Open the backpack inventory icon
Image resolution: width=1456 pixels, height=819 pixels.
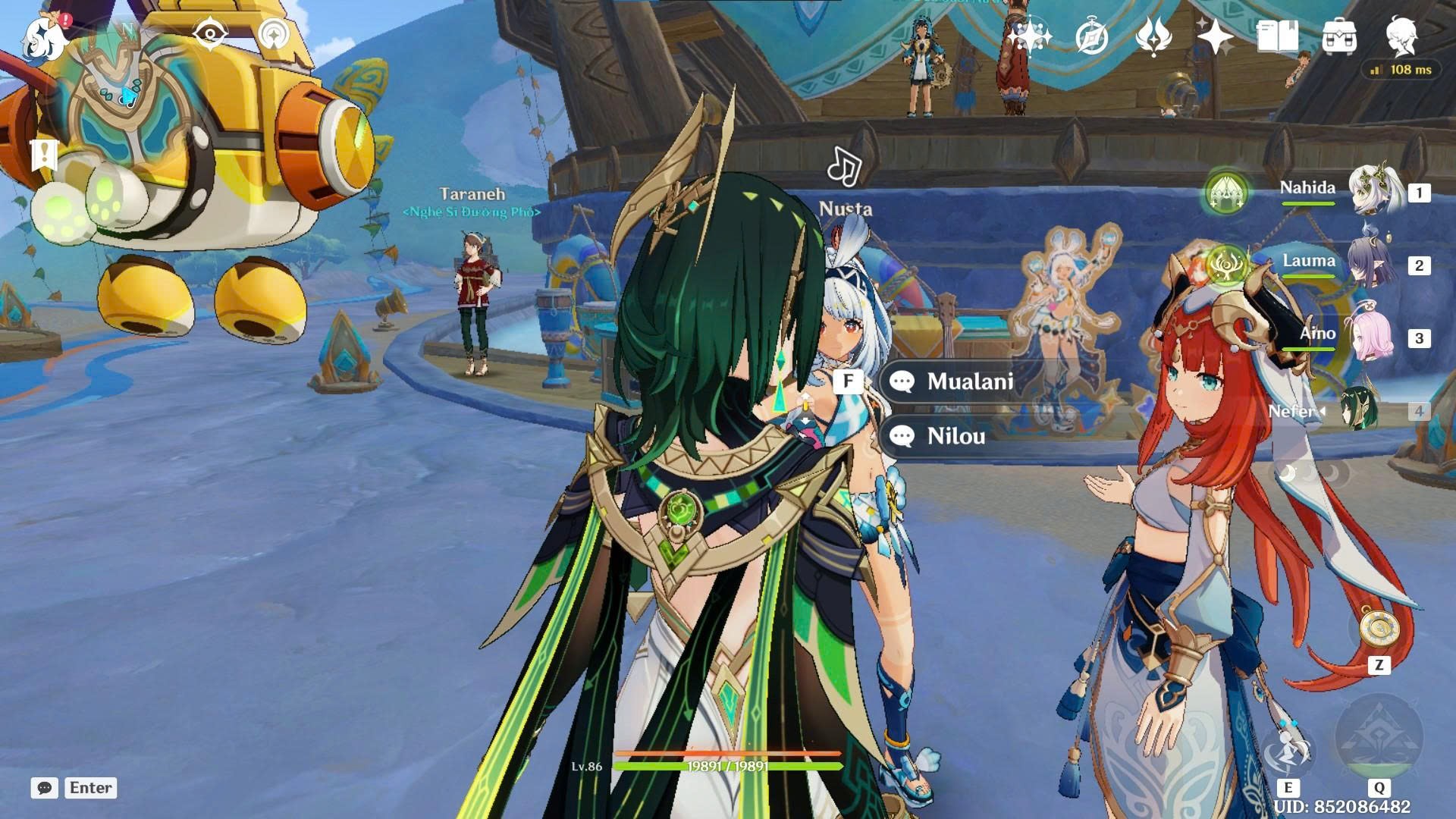point(1339,36)
